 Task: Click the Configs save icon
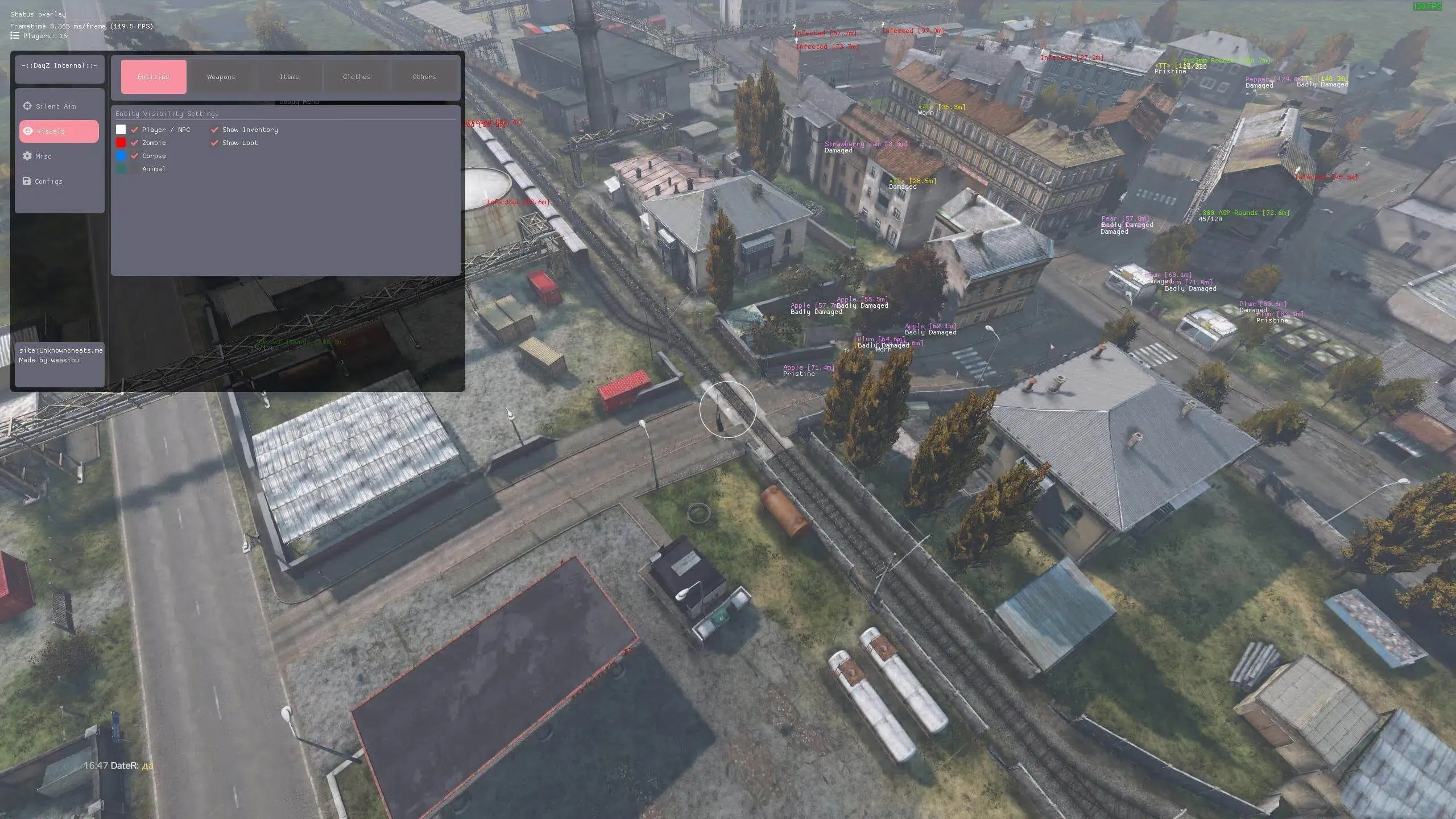pyautogui.click(x=27, y=181)
